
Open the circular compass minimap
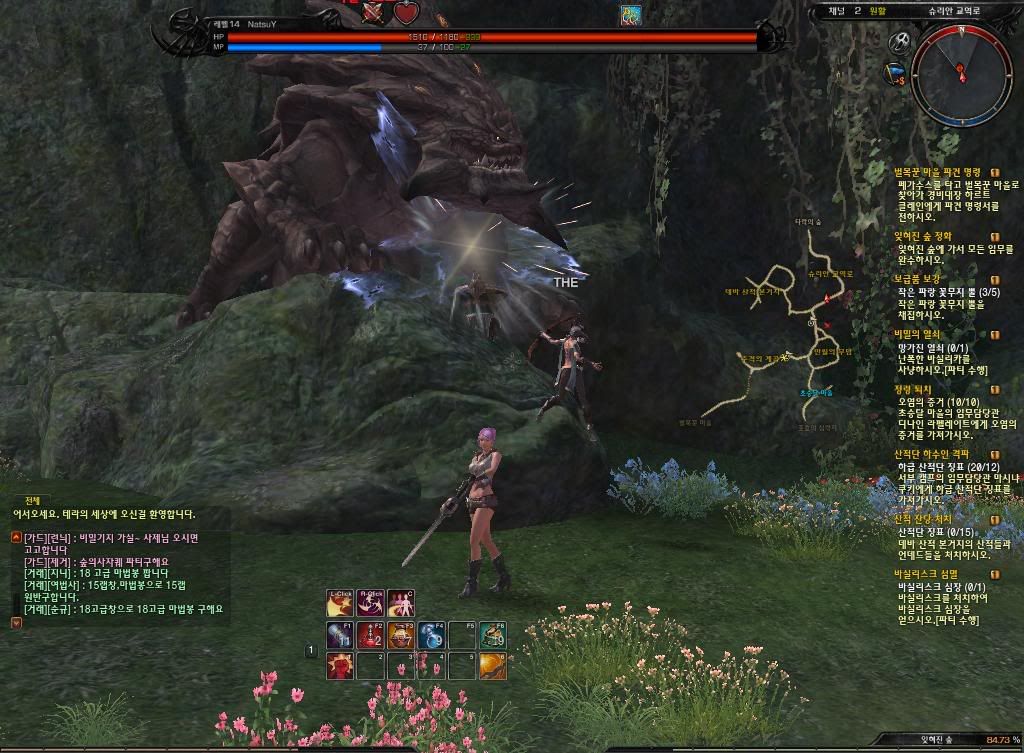(961, 73)
